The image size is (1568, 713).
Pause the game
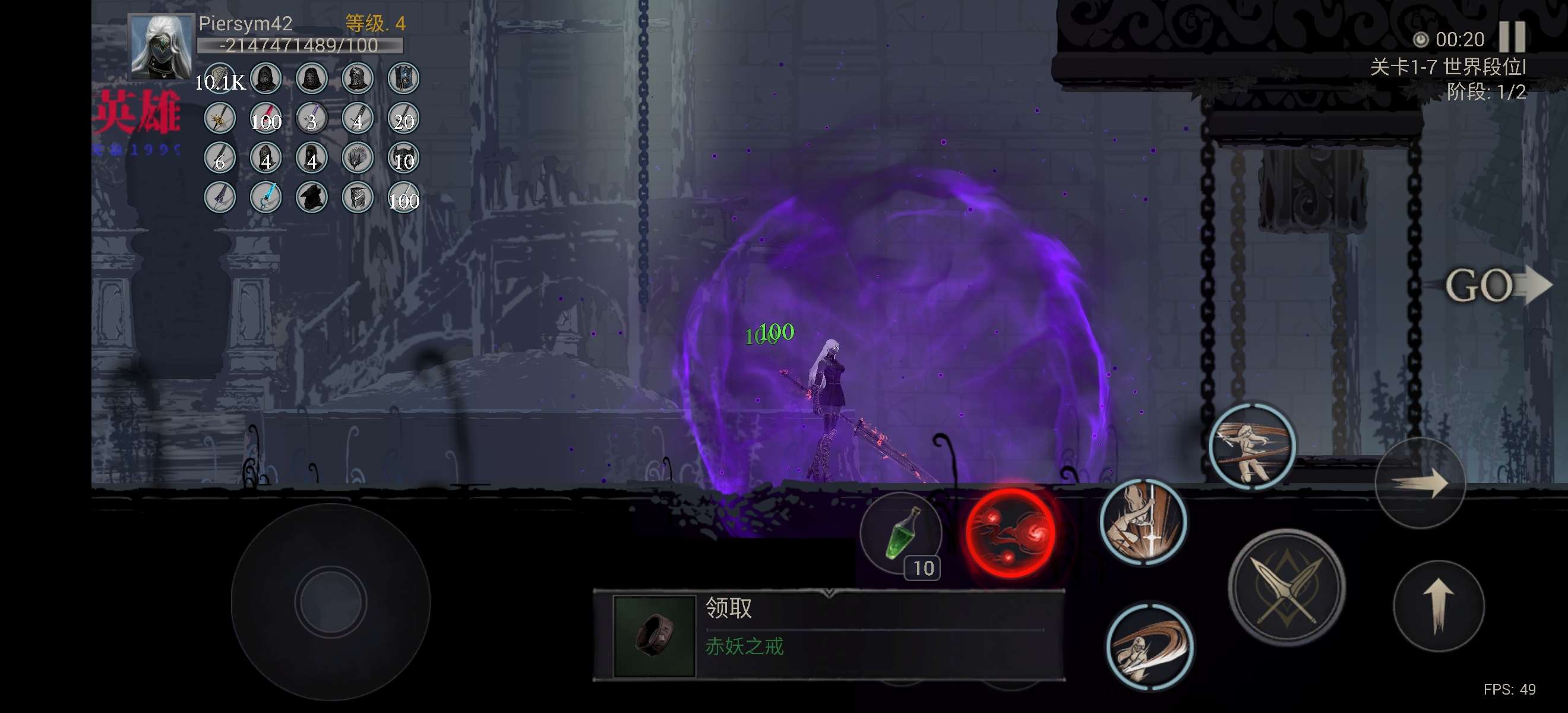(1512, 38)
